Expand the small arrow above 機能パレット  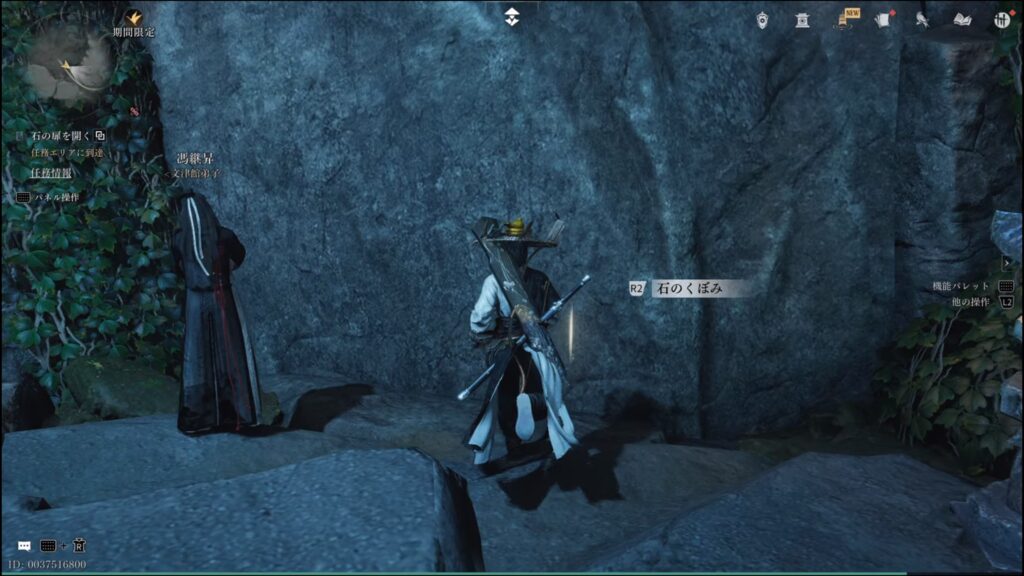[x=1006, y=262]
